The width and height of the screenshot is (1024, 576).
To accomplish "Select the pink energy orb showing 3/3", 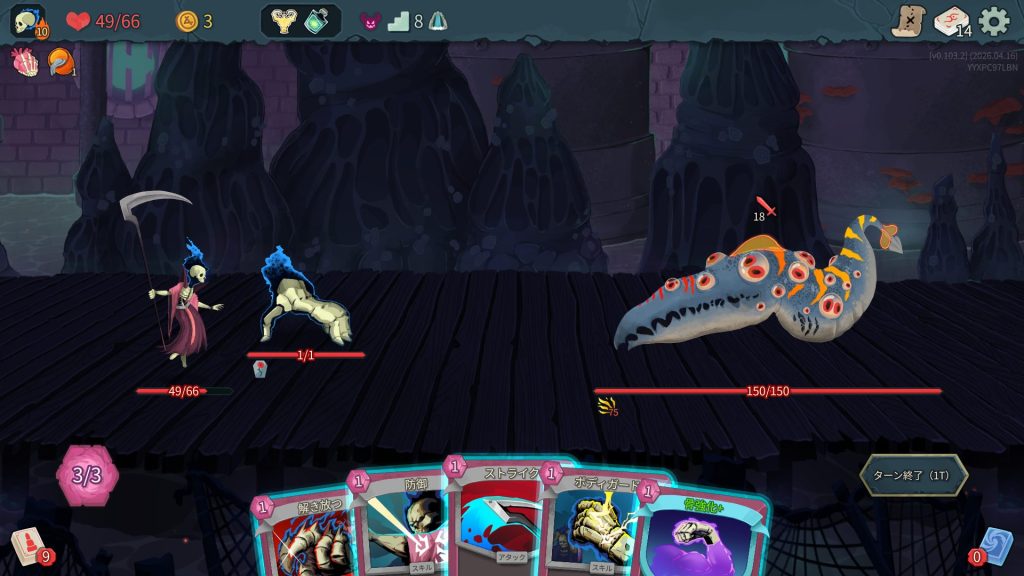I will (x=87, y=475).
